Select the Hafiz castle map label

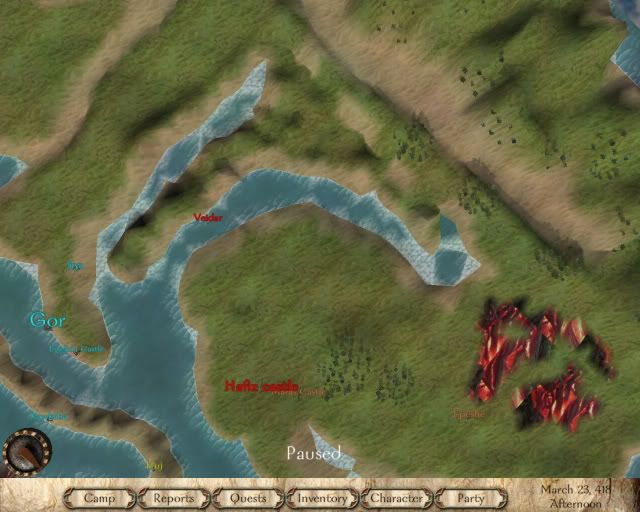(261, 384)
